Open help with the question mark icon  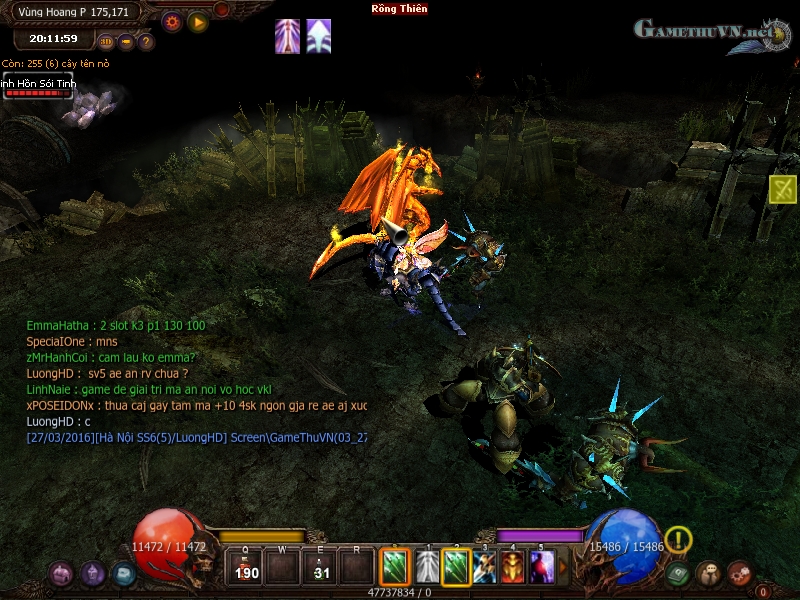[146, 42]
